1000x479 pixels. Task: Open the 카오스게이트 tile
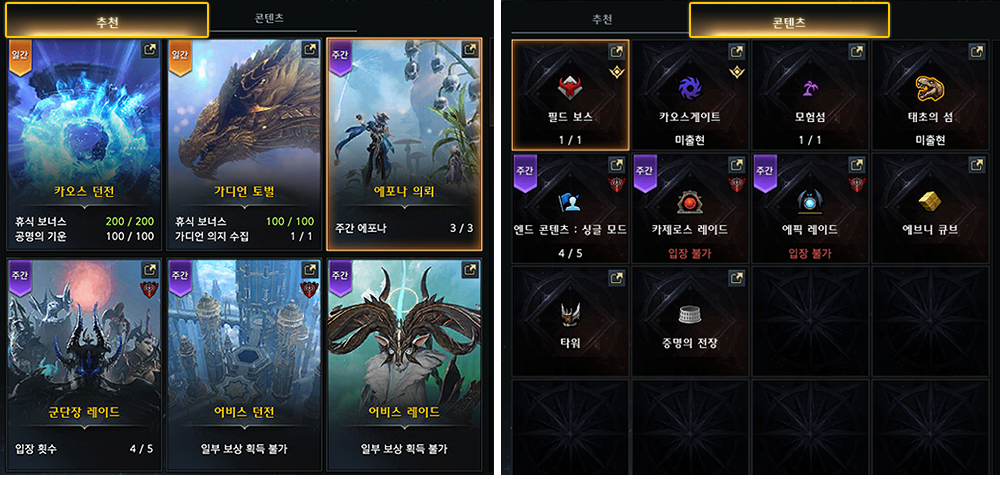(x=690, y=94)
